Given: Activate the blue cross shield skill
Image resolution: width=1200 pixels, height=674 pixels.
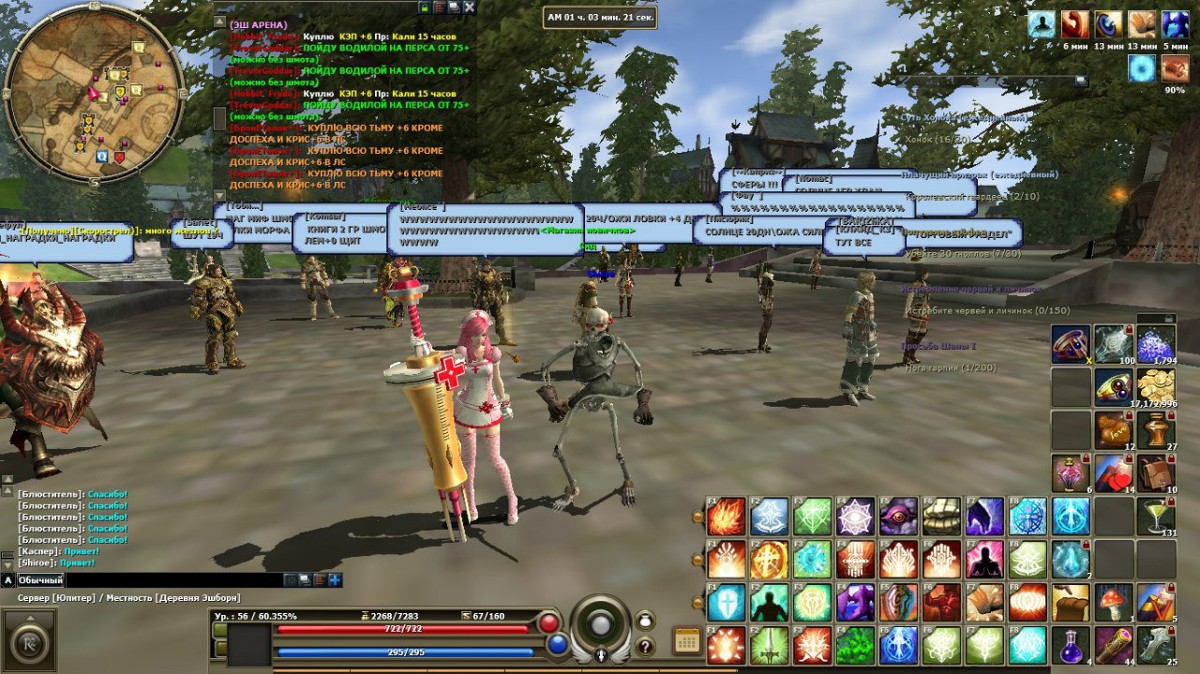Looking at the screenshot, I should (x=726, y=603).
